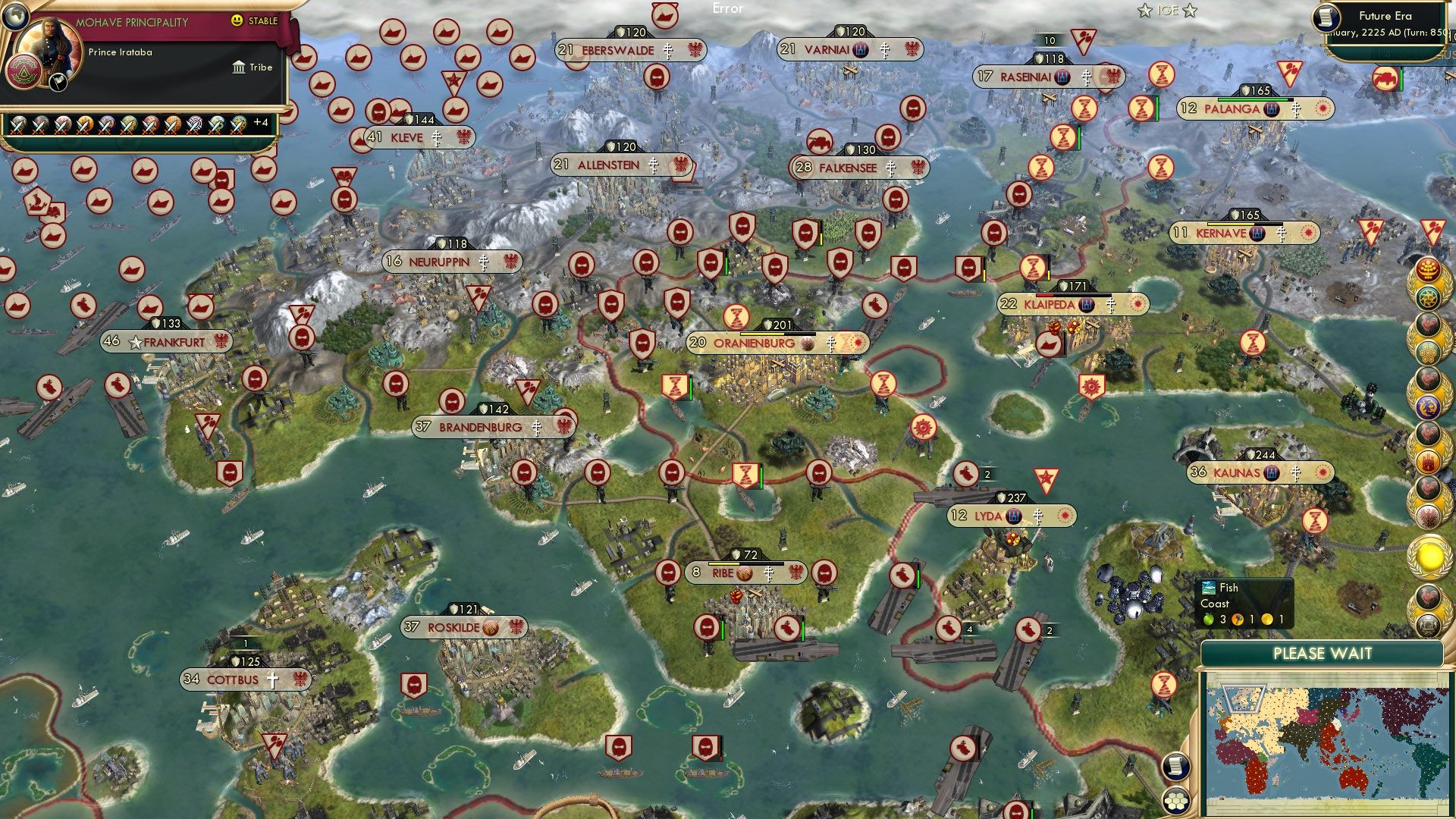
Task: Click the STABLE smiley status indicator
Action: 237,20
